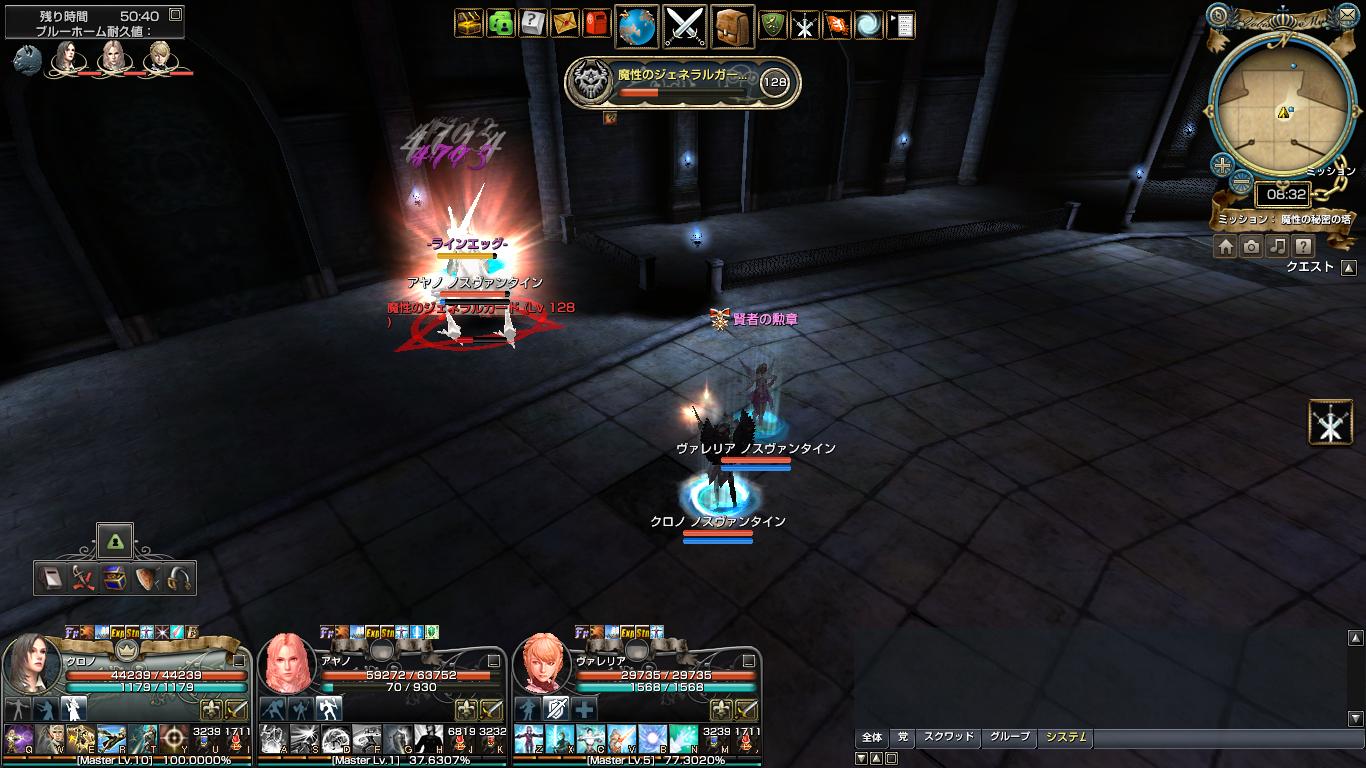
Task: Click the circular minimap
Action: [1281, 110]
